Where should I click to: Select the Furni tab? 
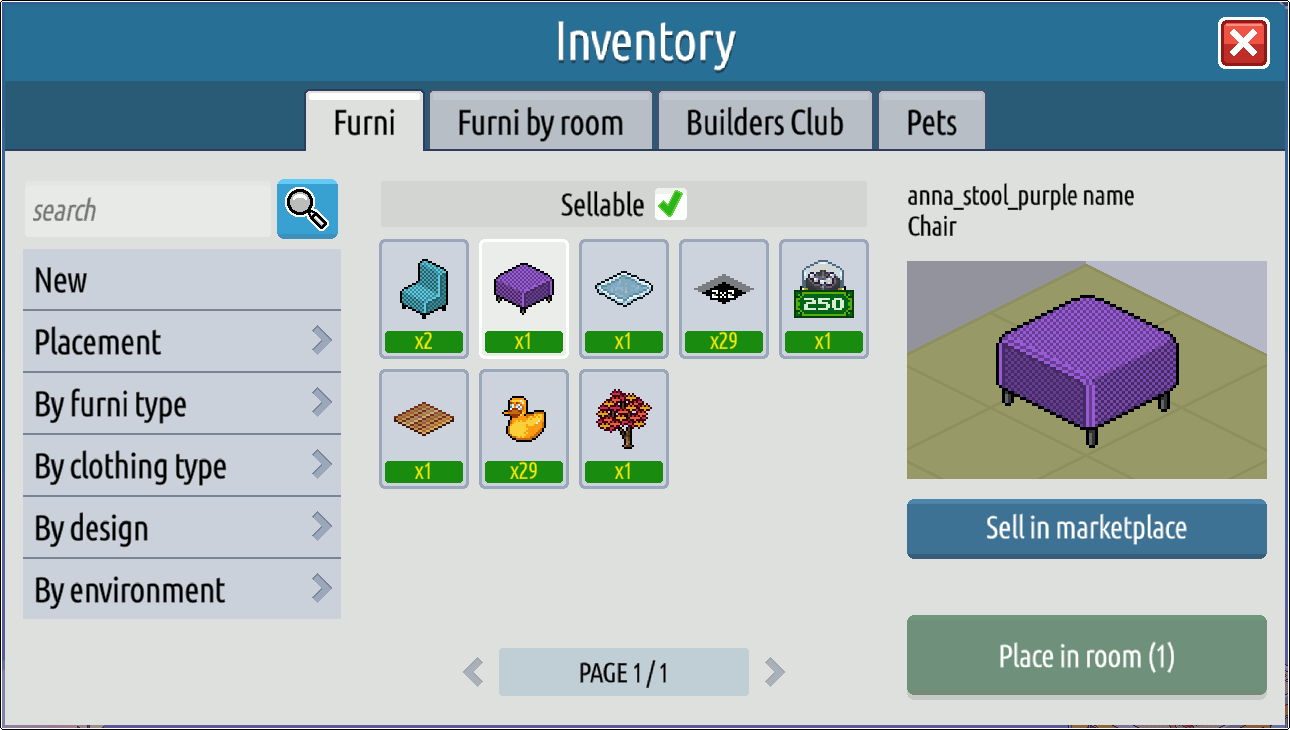(x=364, y=123)
